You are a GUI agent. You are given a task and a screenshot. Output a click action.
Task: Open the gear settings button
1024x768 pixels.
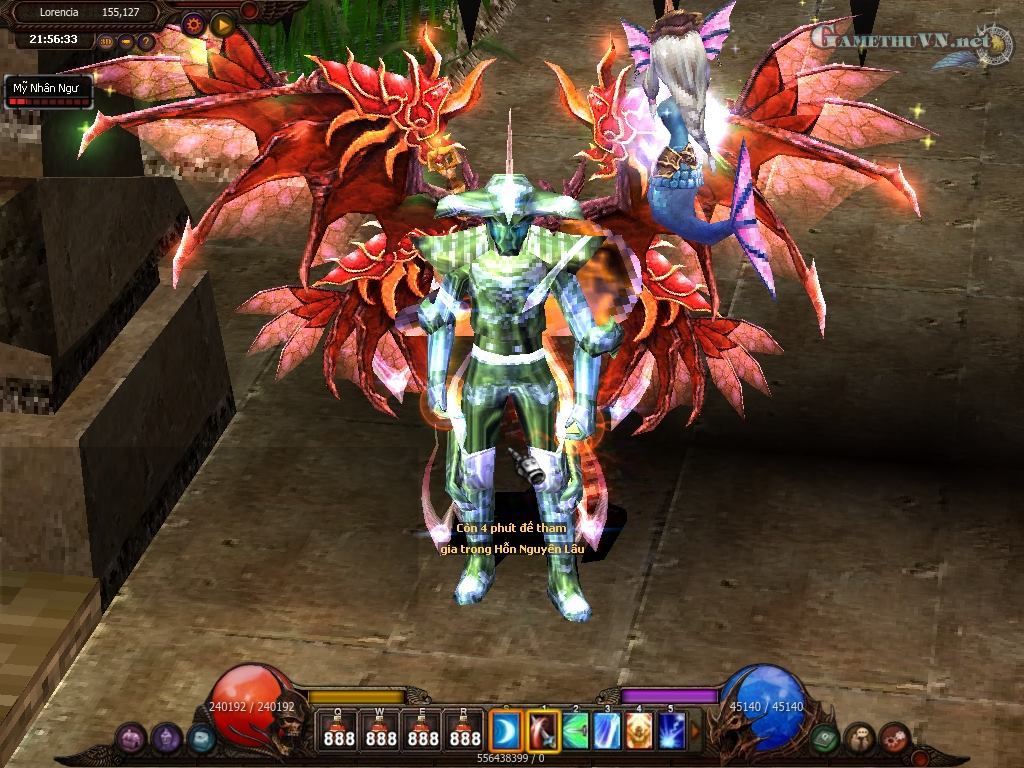(x=193, y=23)
